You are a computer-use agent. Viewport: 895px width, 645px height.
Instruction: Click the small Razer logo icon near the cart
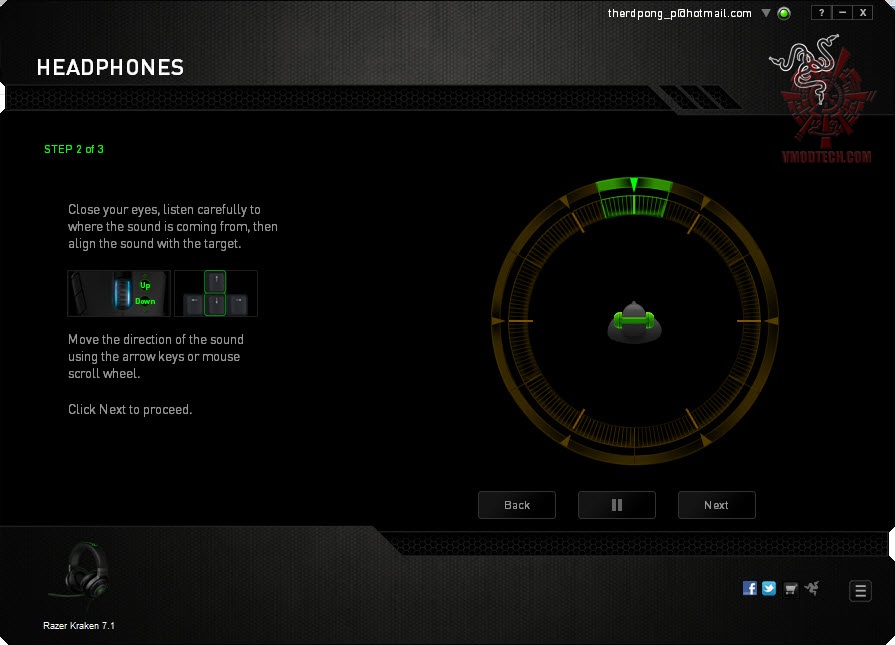pos(811,589)
